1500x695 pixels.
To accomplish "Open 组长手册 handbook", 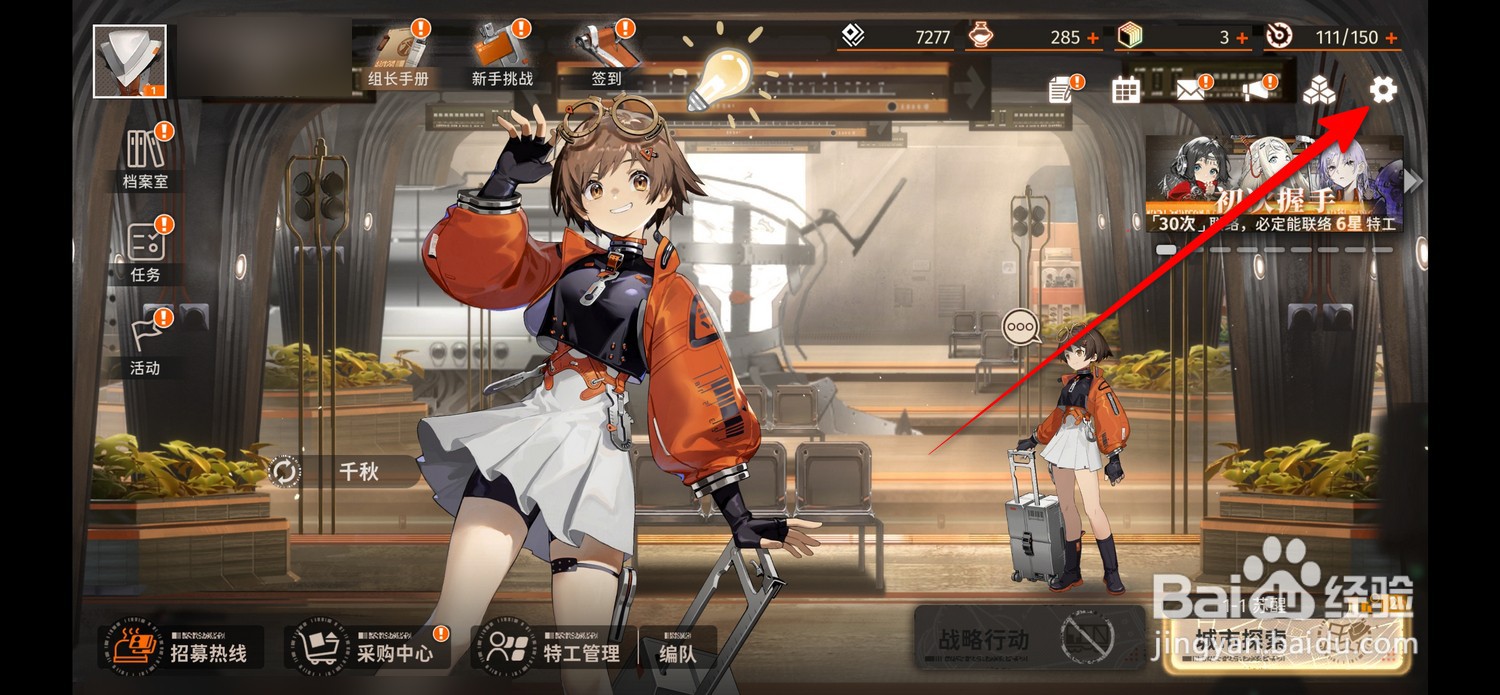I will pyautogui.click(x=399, y=56).
